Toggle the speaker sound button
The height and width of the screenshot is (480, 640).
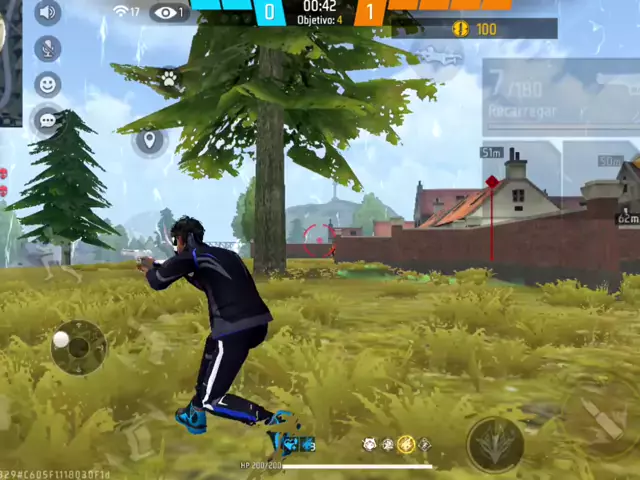point(47,12)
